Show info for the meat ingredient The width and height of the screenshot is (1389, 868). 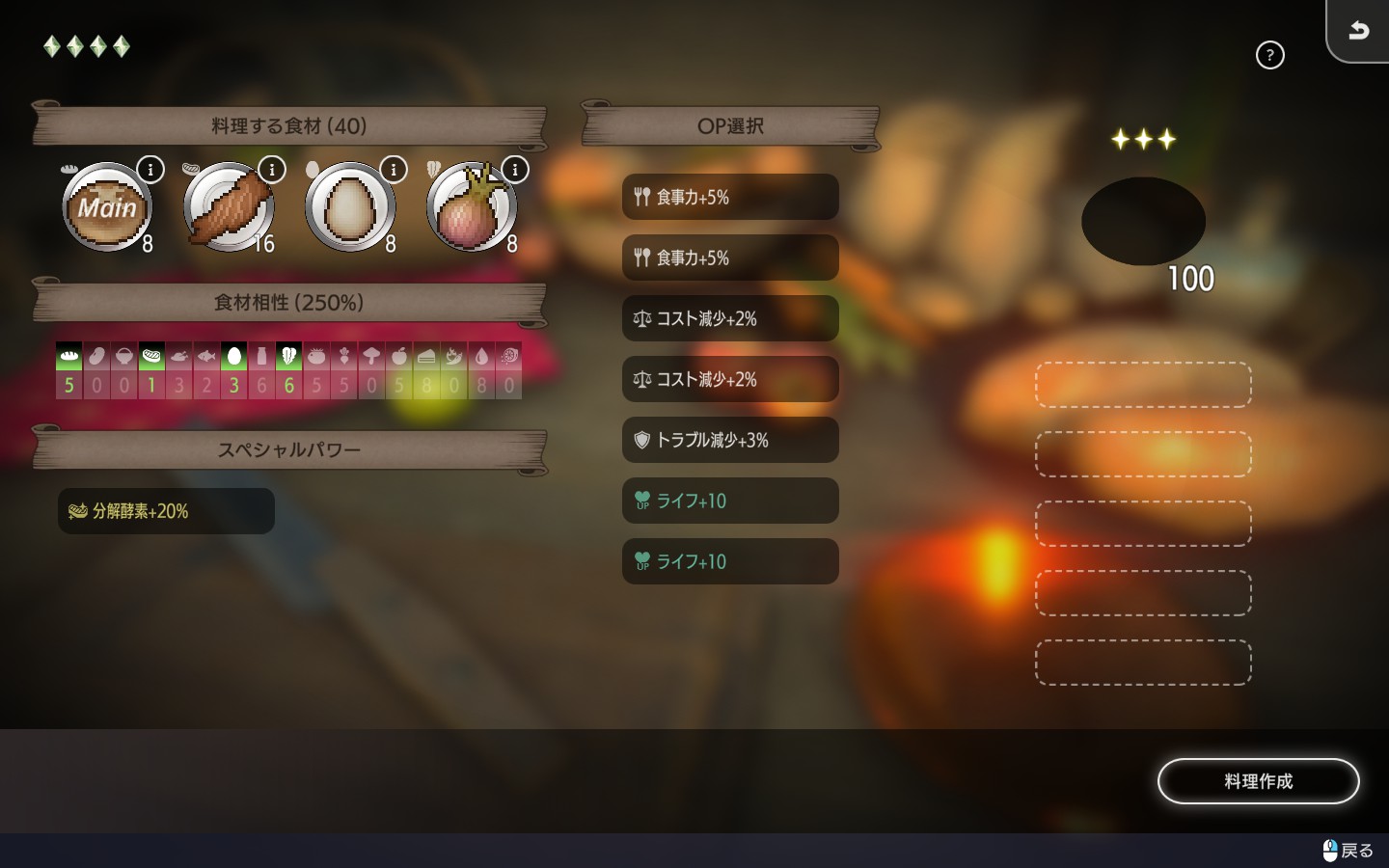272,170
